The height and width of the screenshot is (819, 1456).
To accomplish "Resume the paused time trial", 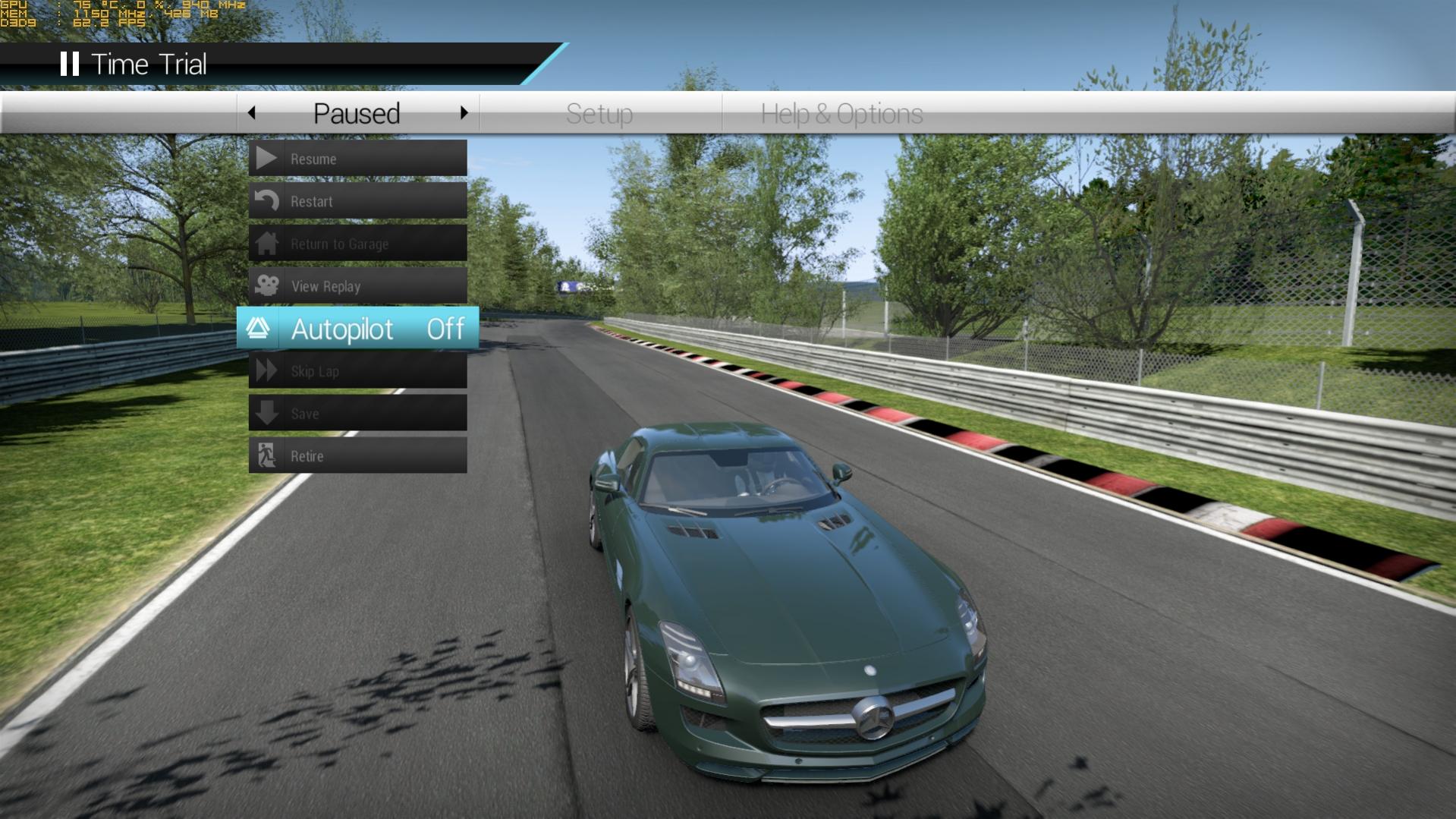I will 357,159.
